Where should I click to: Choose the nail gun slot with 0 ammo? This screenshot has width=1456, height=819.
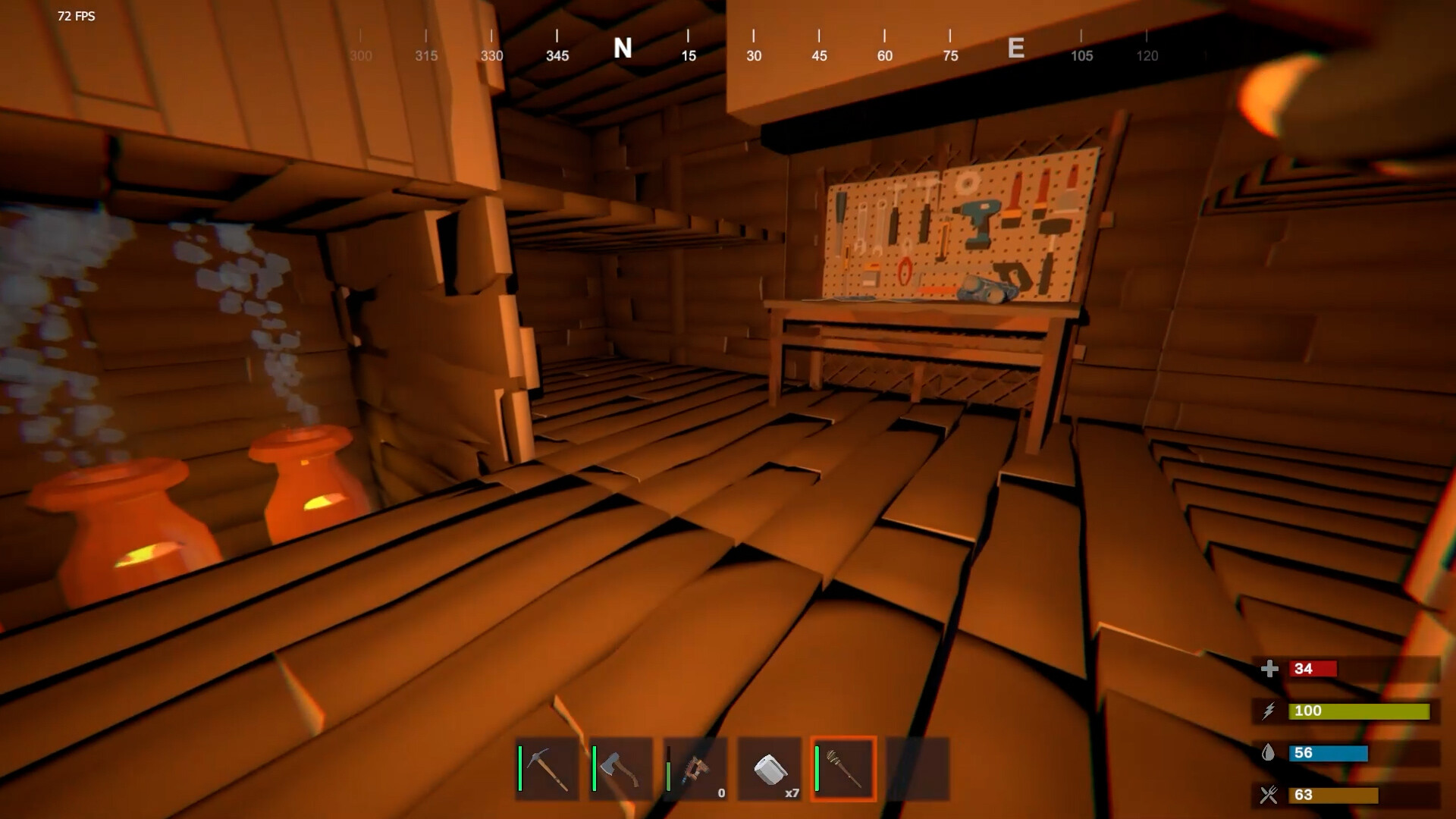click(x=695, y=769)
